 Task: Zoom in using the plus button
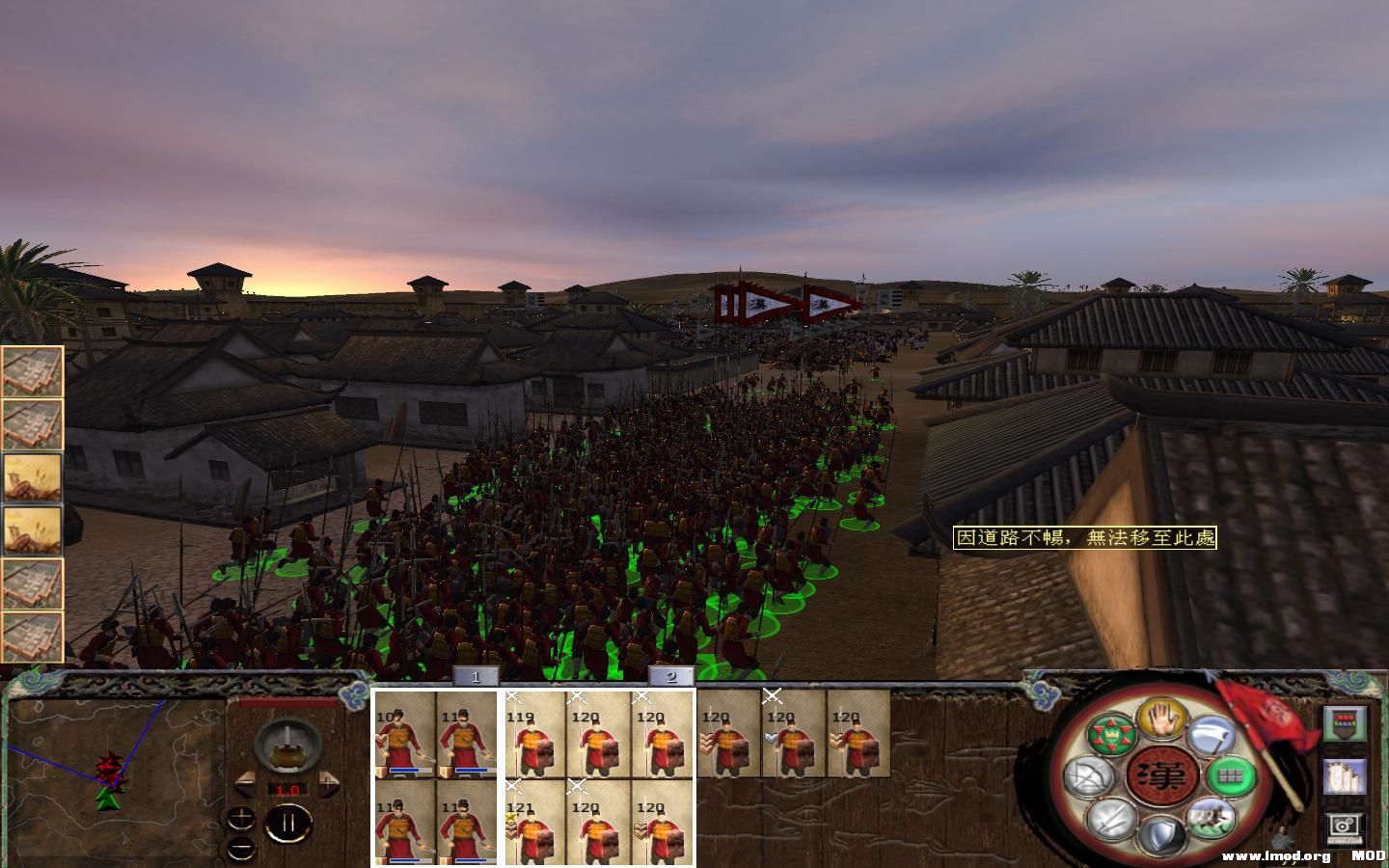click(241, 817)
